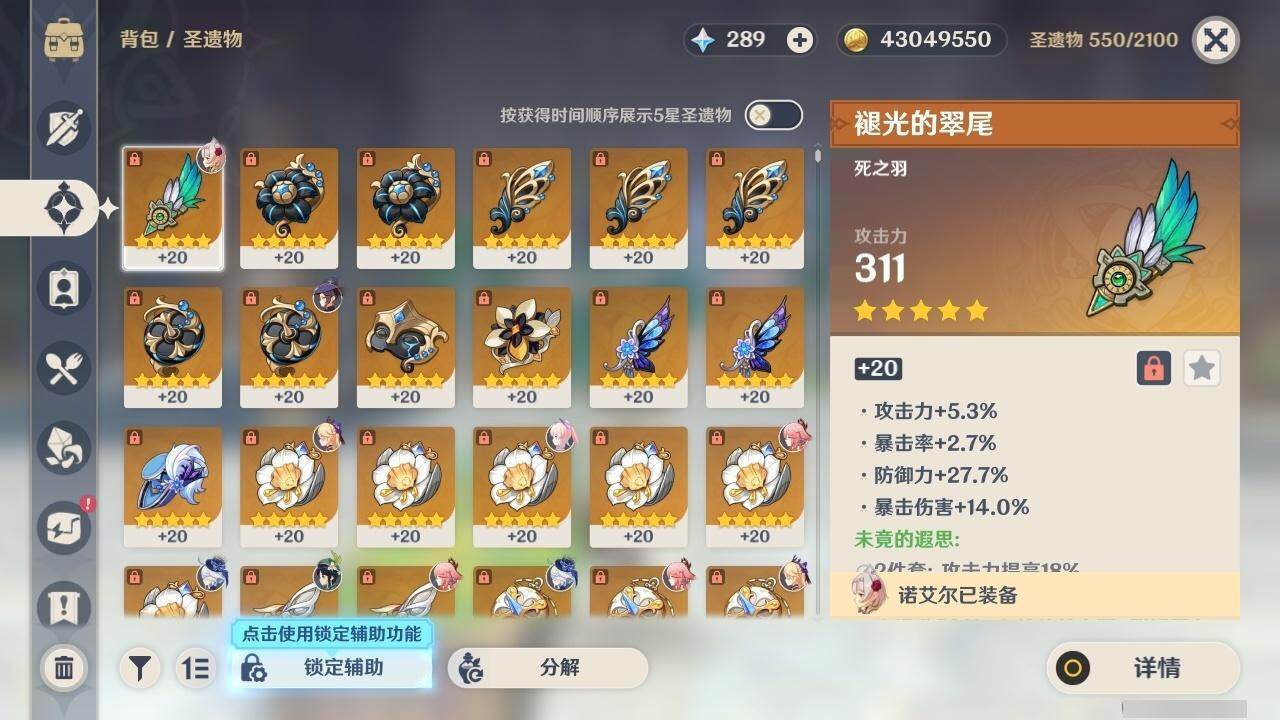The width and height of the screenshot is (1280, 720).
Task: Switch to the weapons tab
Action: (x=64, y=127)
